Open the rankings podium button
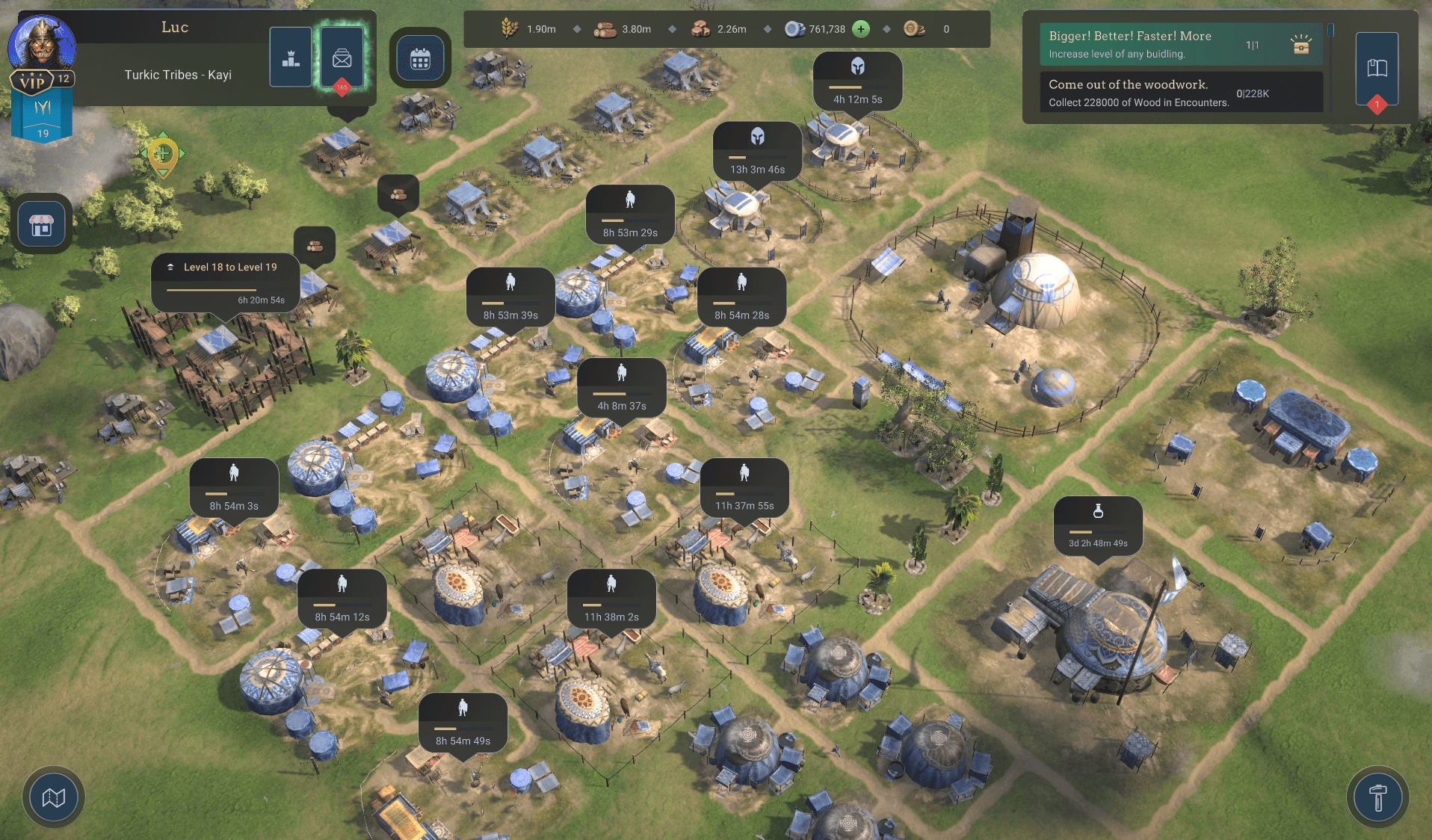 tap(291, 58)
